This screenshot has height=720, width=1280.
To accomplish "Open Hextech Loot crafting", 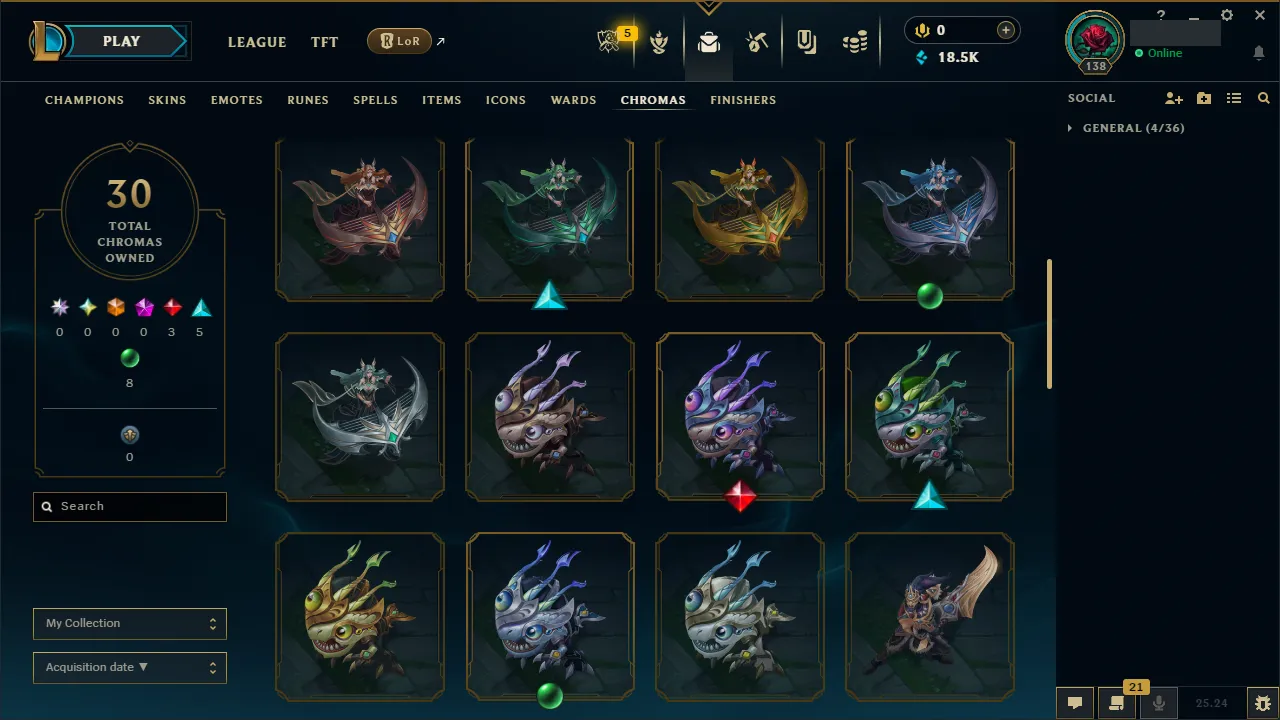I will tap(757, 42).
